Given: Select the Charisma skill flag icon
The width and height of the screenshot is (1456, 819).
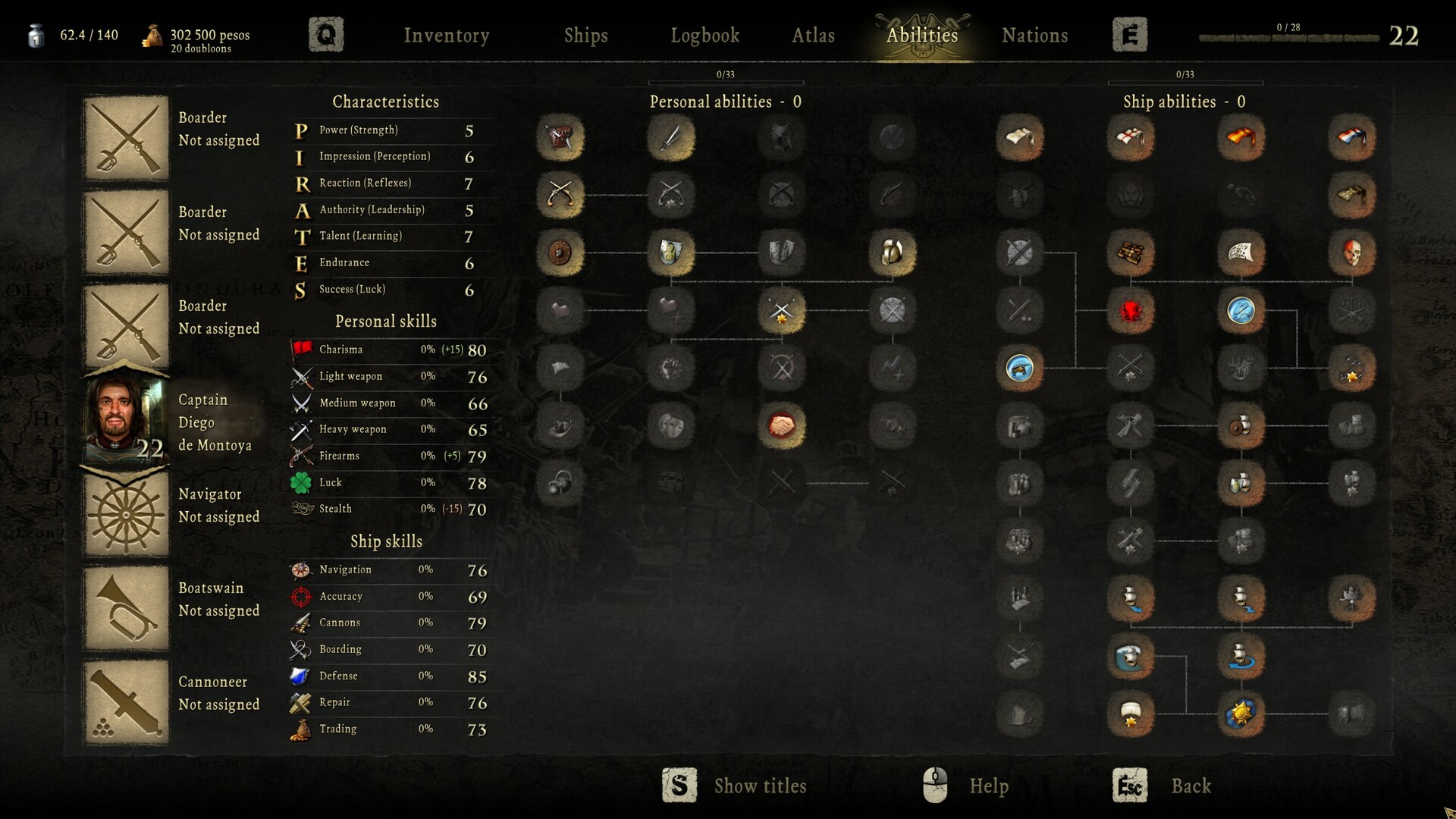Looking at the screenshot, I should [x=300, y=350].
